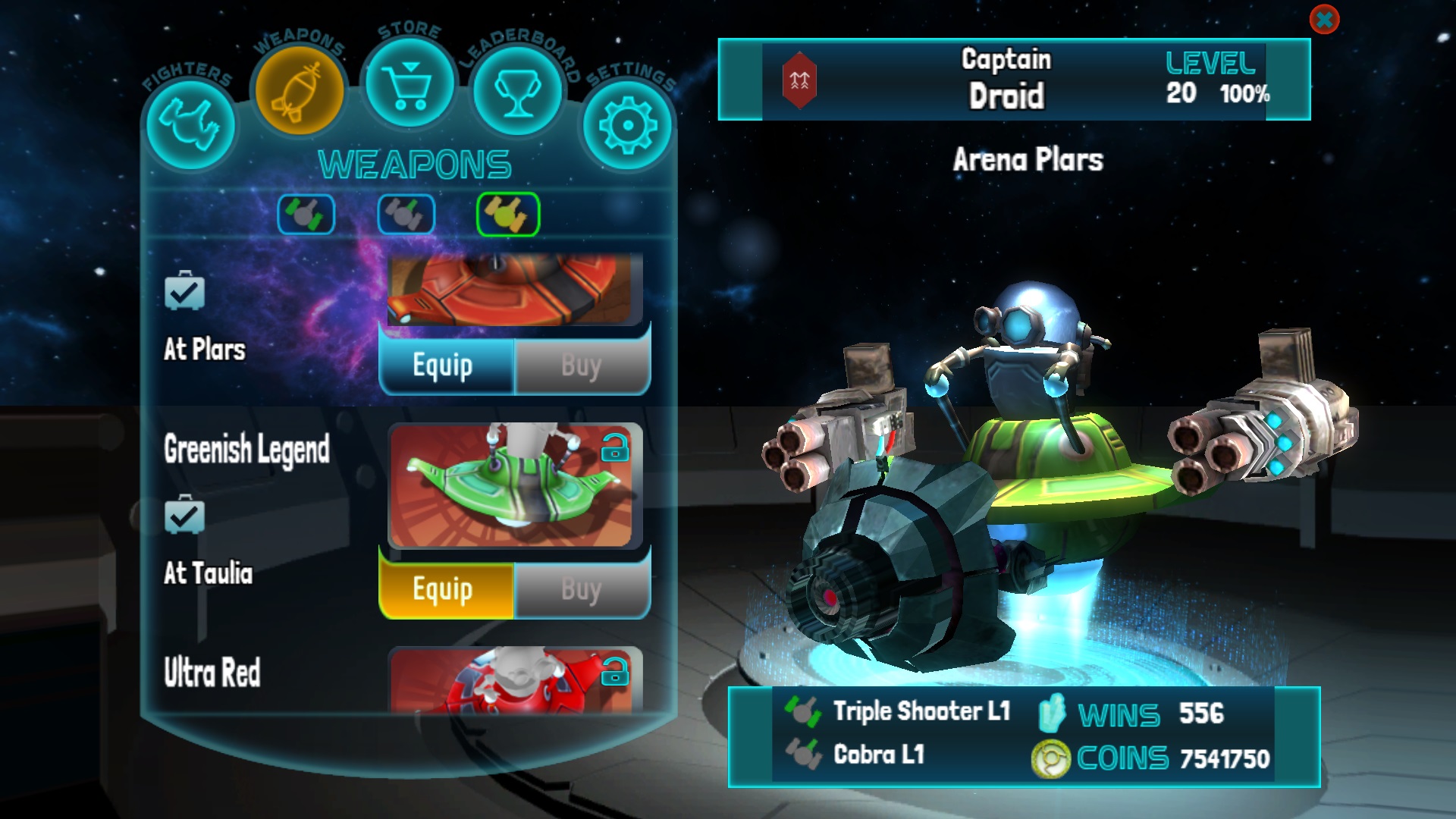Select the green Triple Shooter filter icon
The image size is (1456, 819).
point(306,214)
